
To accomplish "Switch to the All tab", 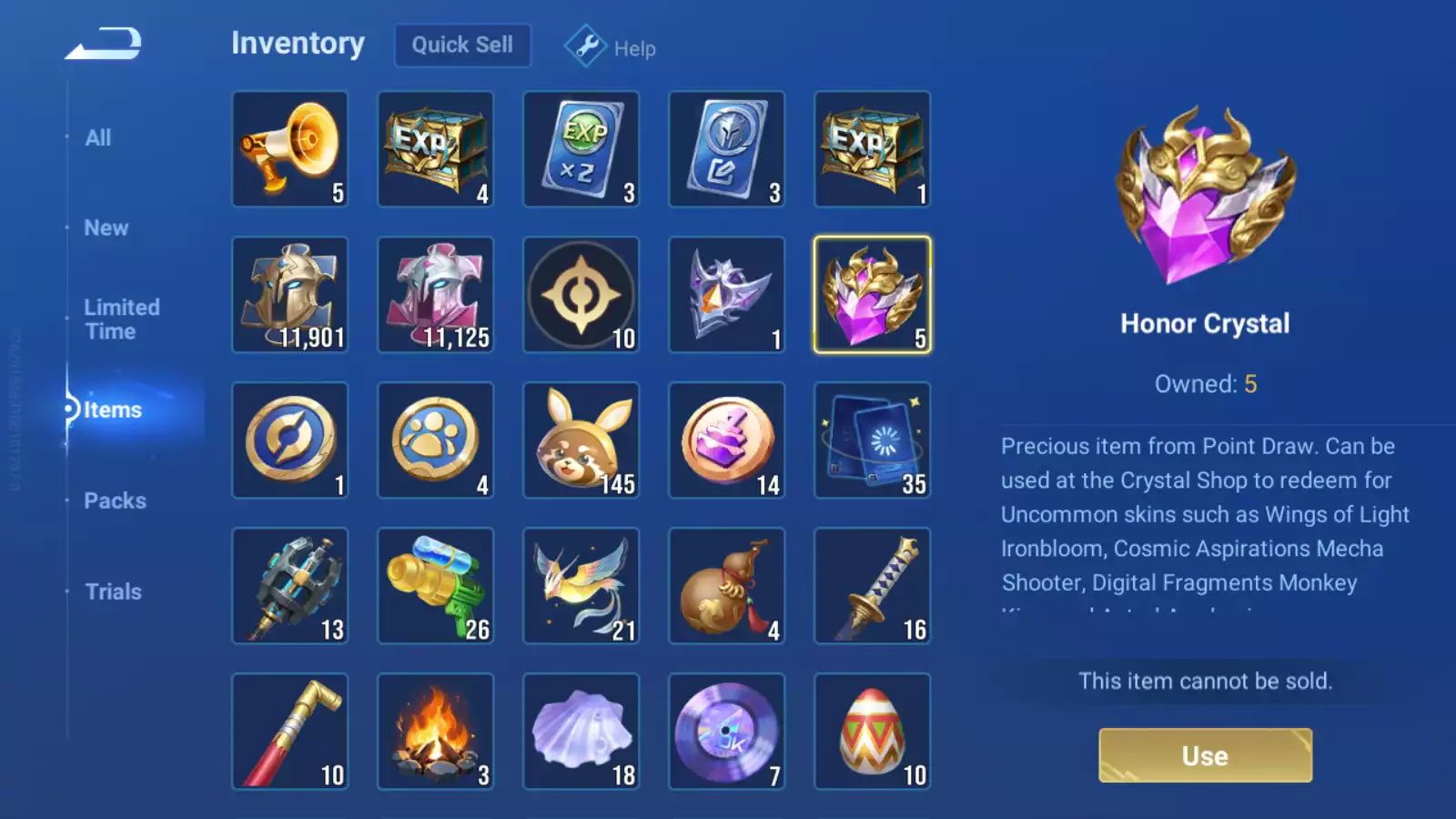I will pyautogui.click(x=98, y=137).
